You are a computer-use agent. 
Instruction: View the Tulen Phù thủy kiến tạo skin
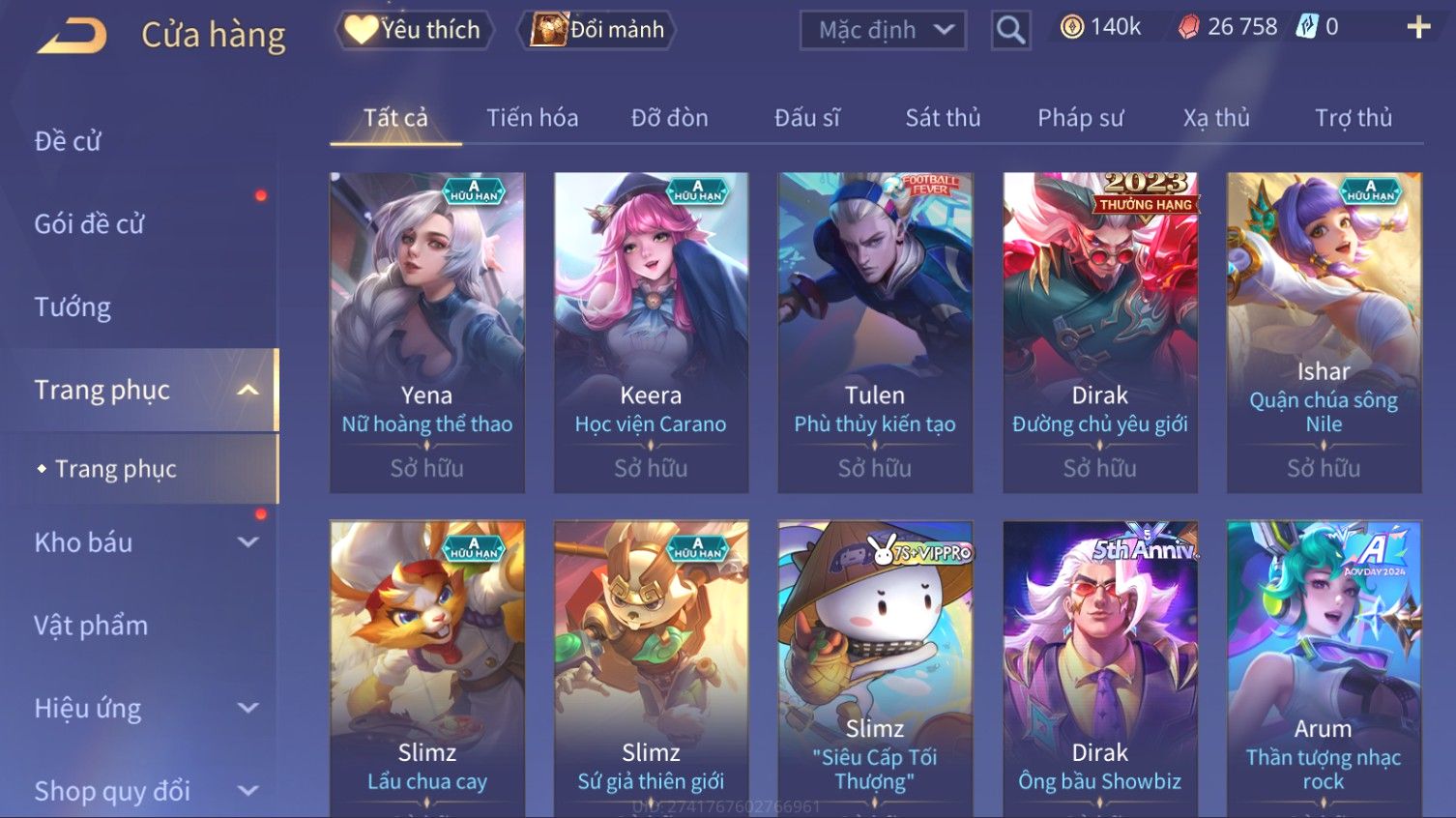(x=875, y=333)
